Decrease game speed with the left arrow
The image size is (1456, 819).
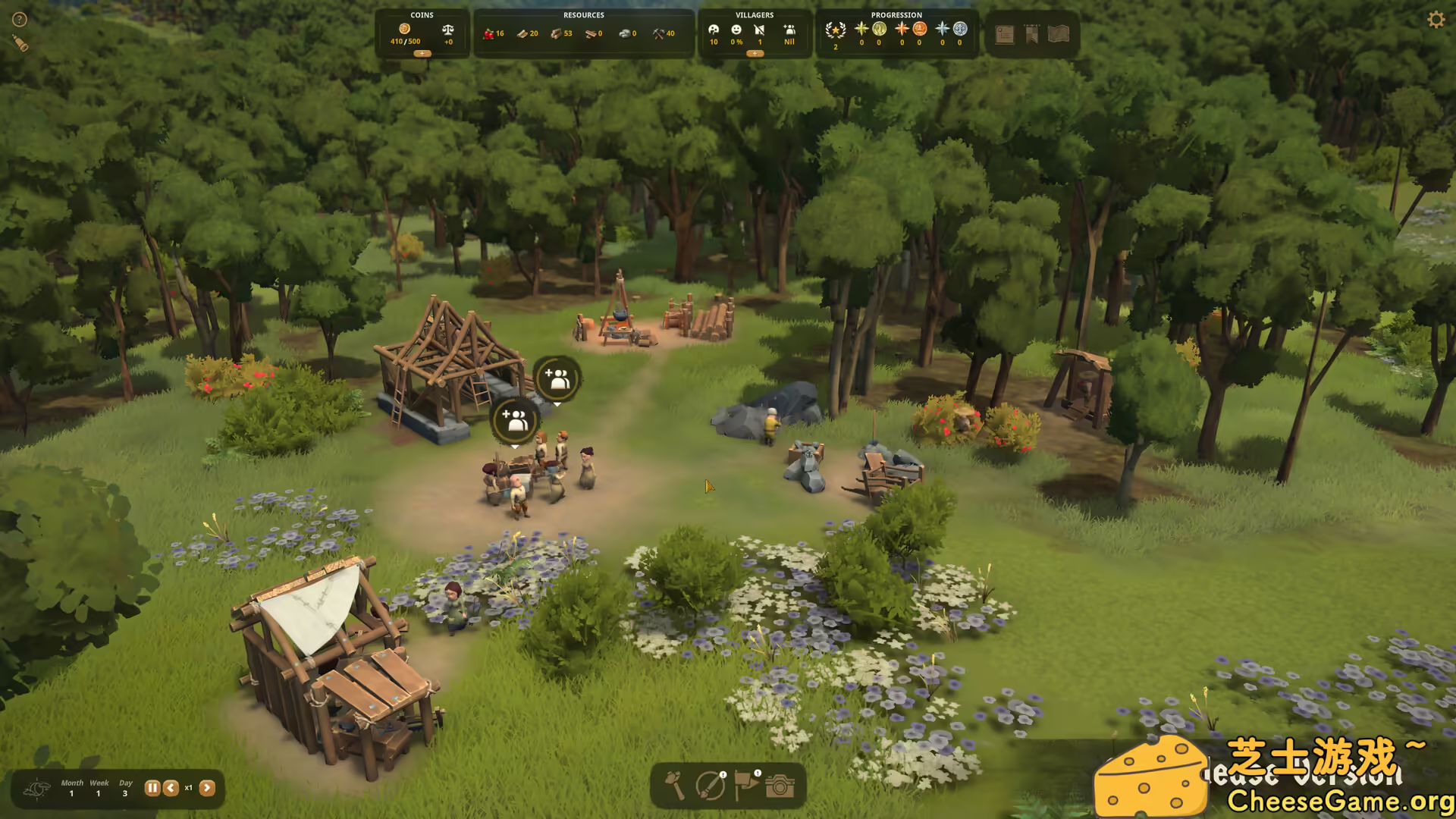tap(171, 788)
